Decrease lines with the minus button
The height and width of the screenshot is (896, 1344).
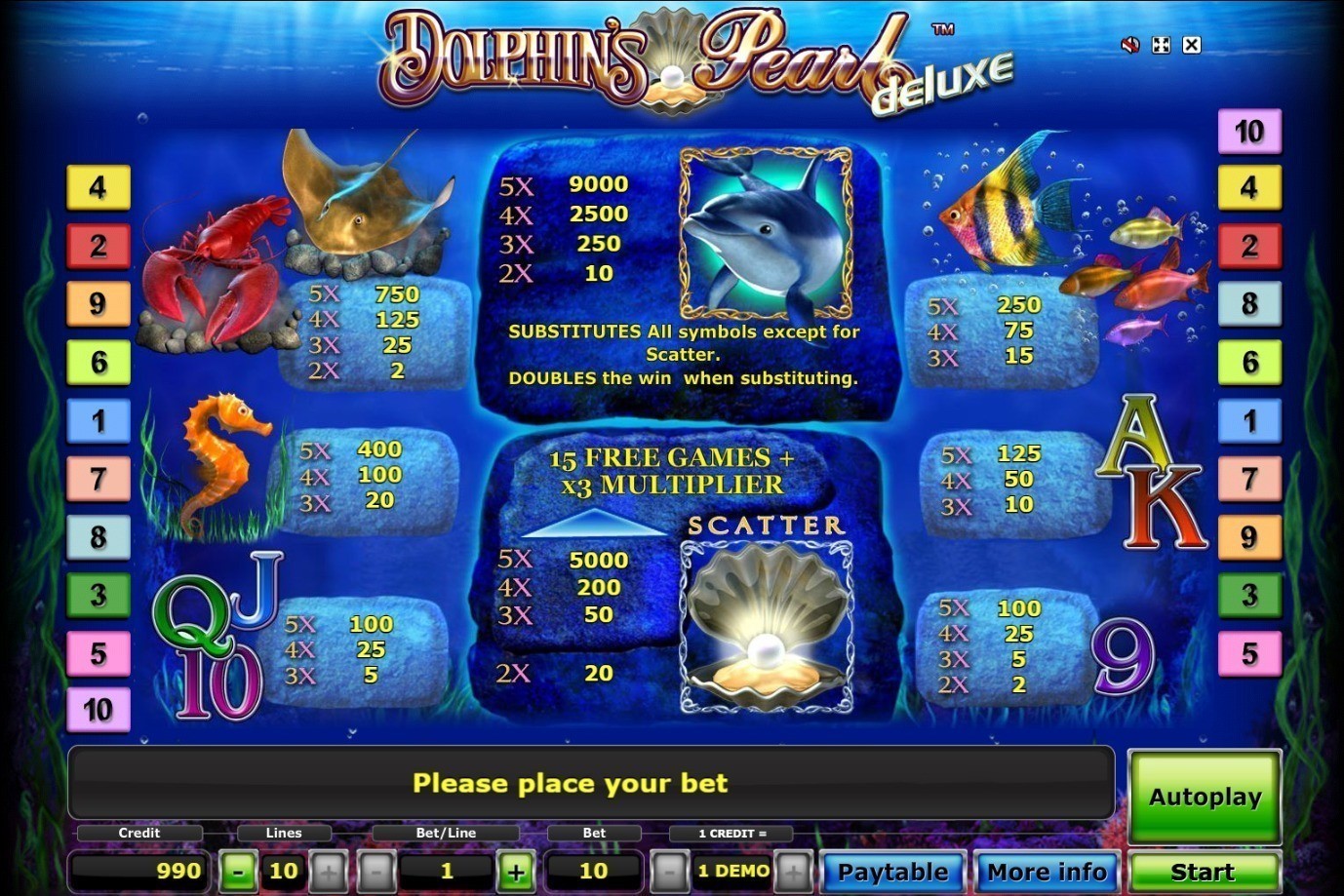click(237, 871)
